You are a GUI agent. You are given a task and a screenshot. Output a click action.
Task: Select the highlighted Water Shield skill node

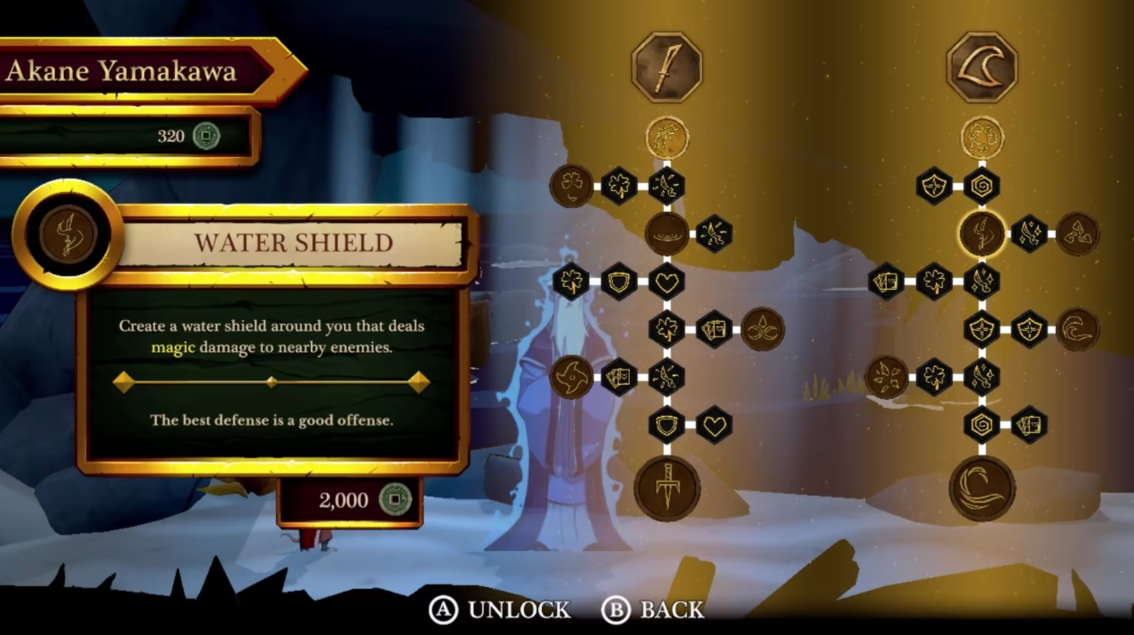pyautogui.click(x=982, y=233)
